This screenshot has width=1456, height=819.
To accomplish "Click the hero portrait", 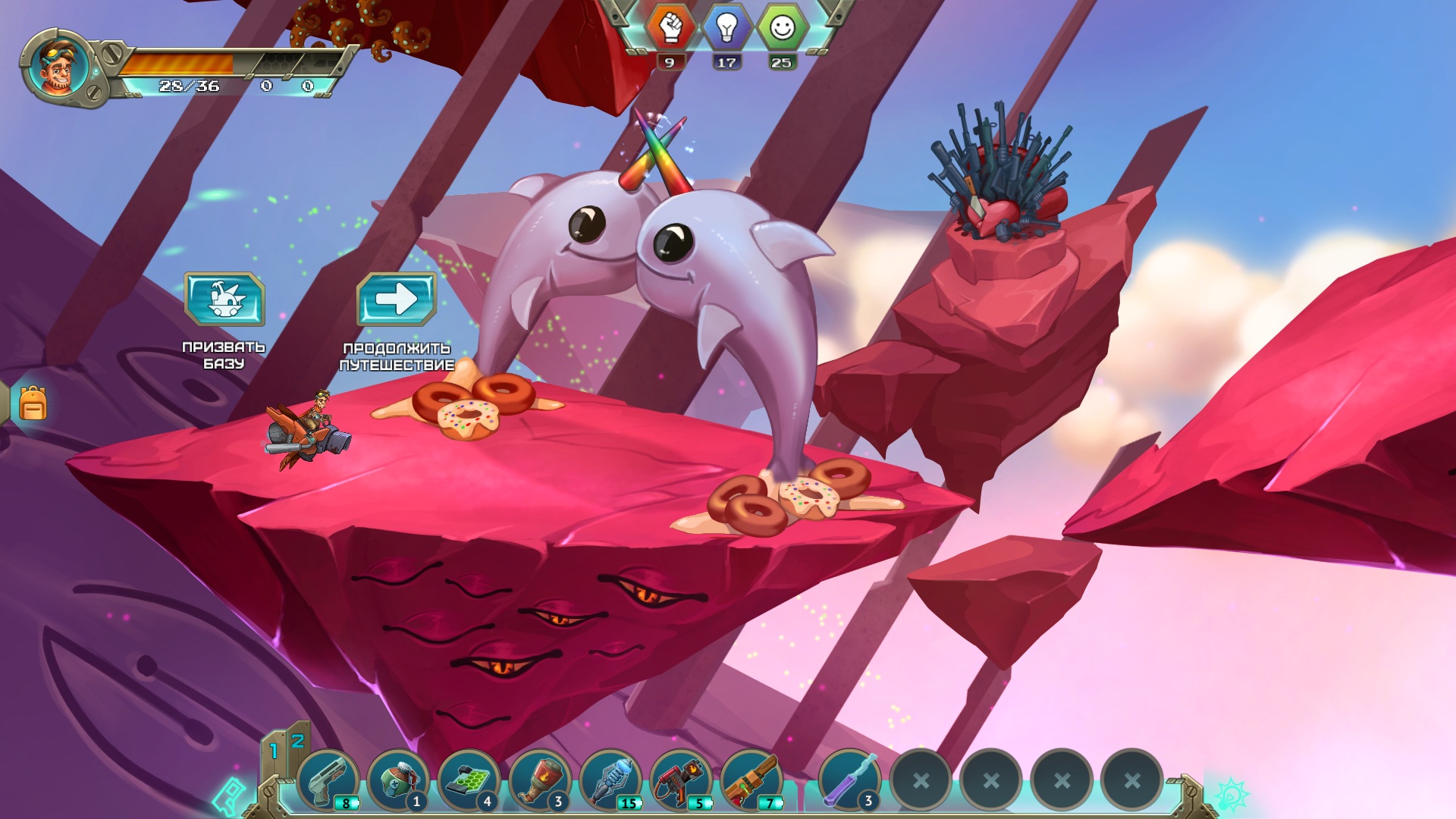I will [x=58, y=67].
